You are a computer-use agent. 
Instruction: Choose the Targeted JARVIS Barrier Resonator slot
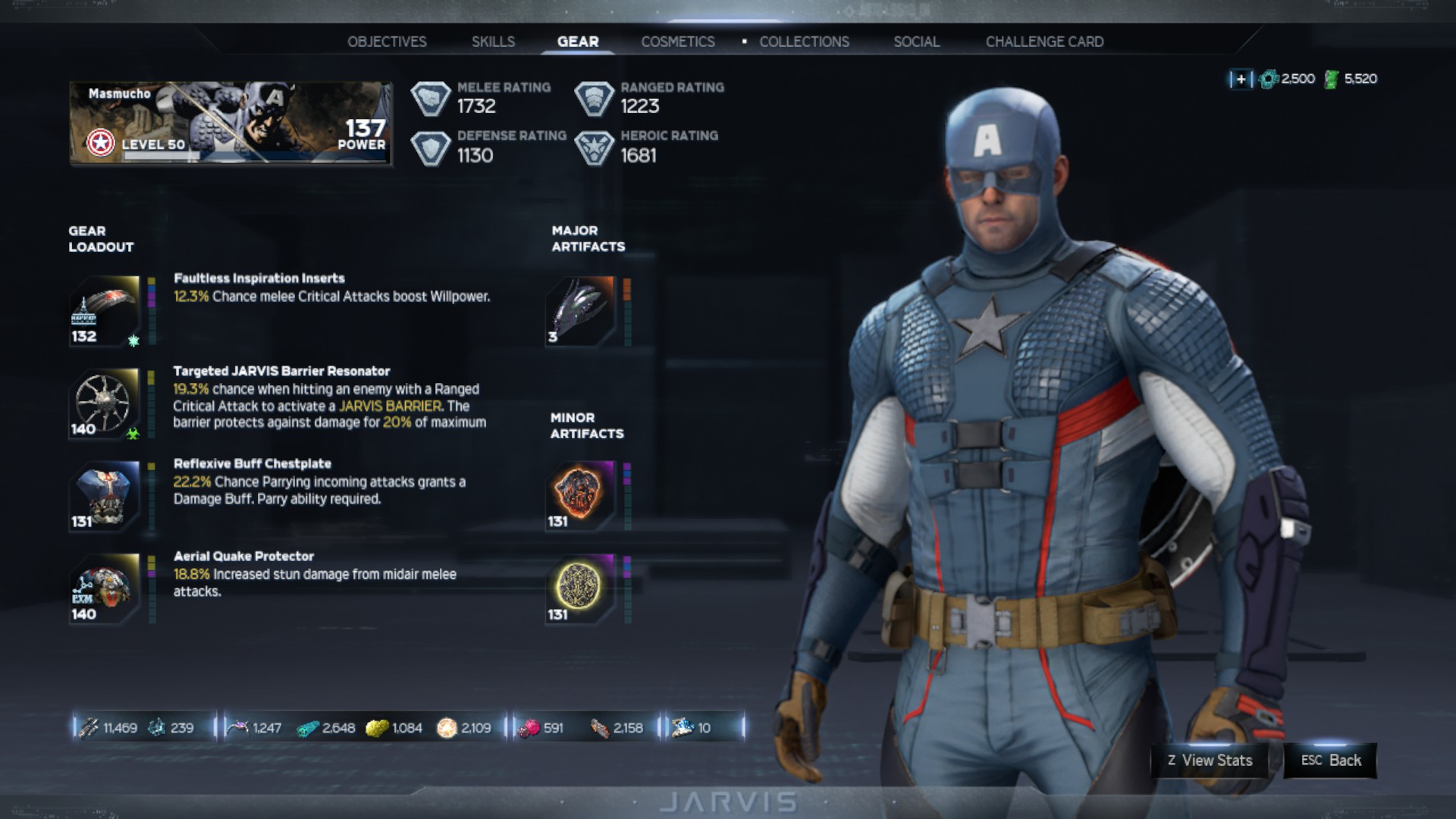105,403
